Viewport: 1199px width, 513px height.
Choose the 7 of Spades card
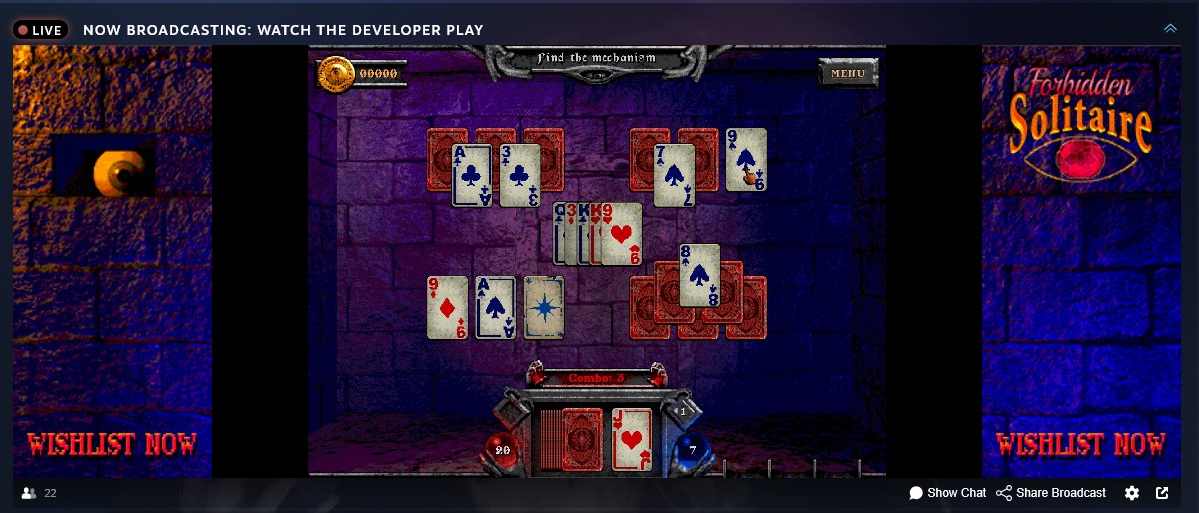pyautogui.click(x=674, y=175)
